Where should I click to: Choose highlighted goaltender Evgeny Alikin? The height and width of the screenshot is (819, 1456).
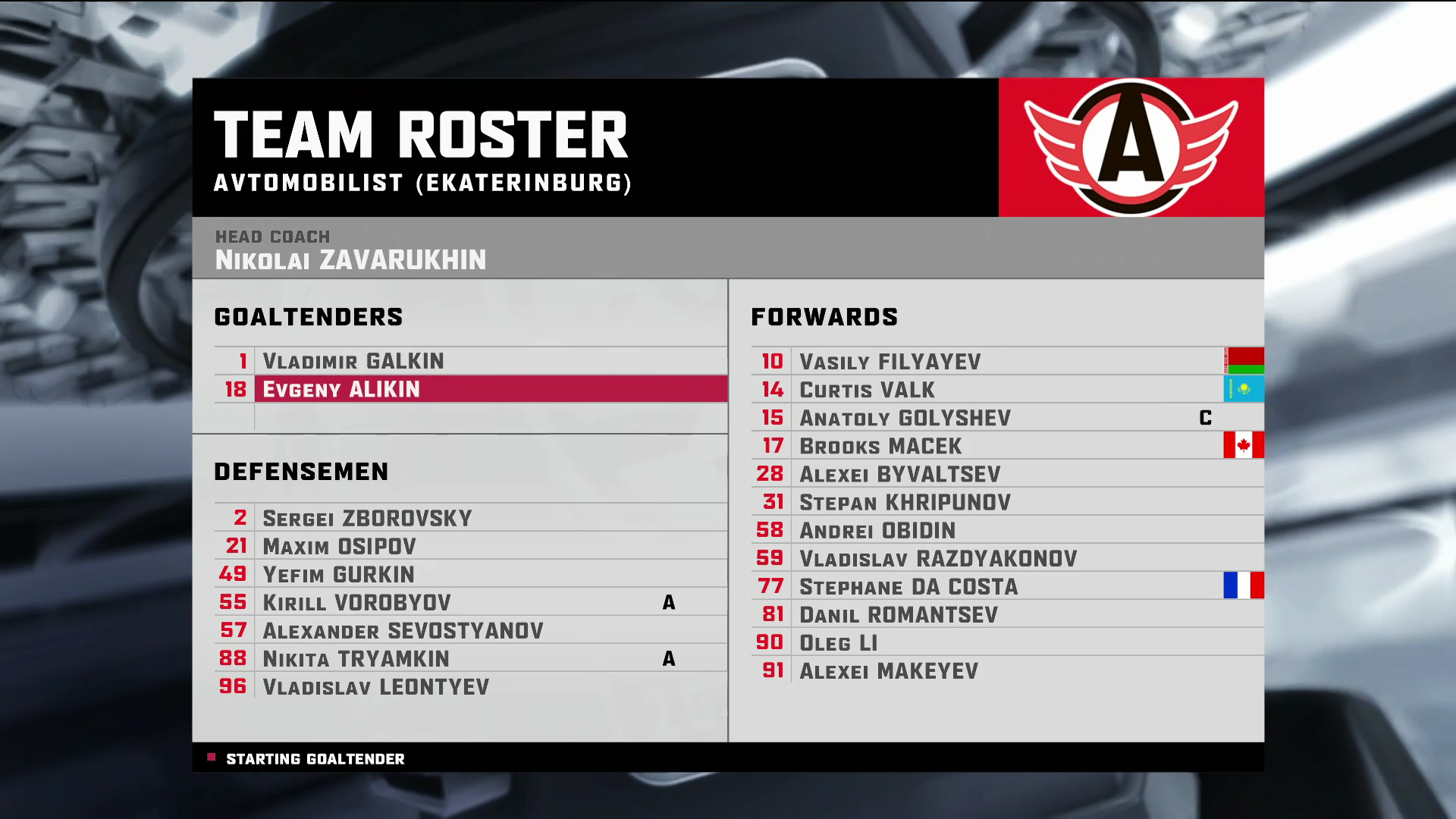coord(341,389)
